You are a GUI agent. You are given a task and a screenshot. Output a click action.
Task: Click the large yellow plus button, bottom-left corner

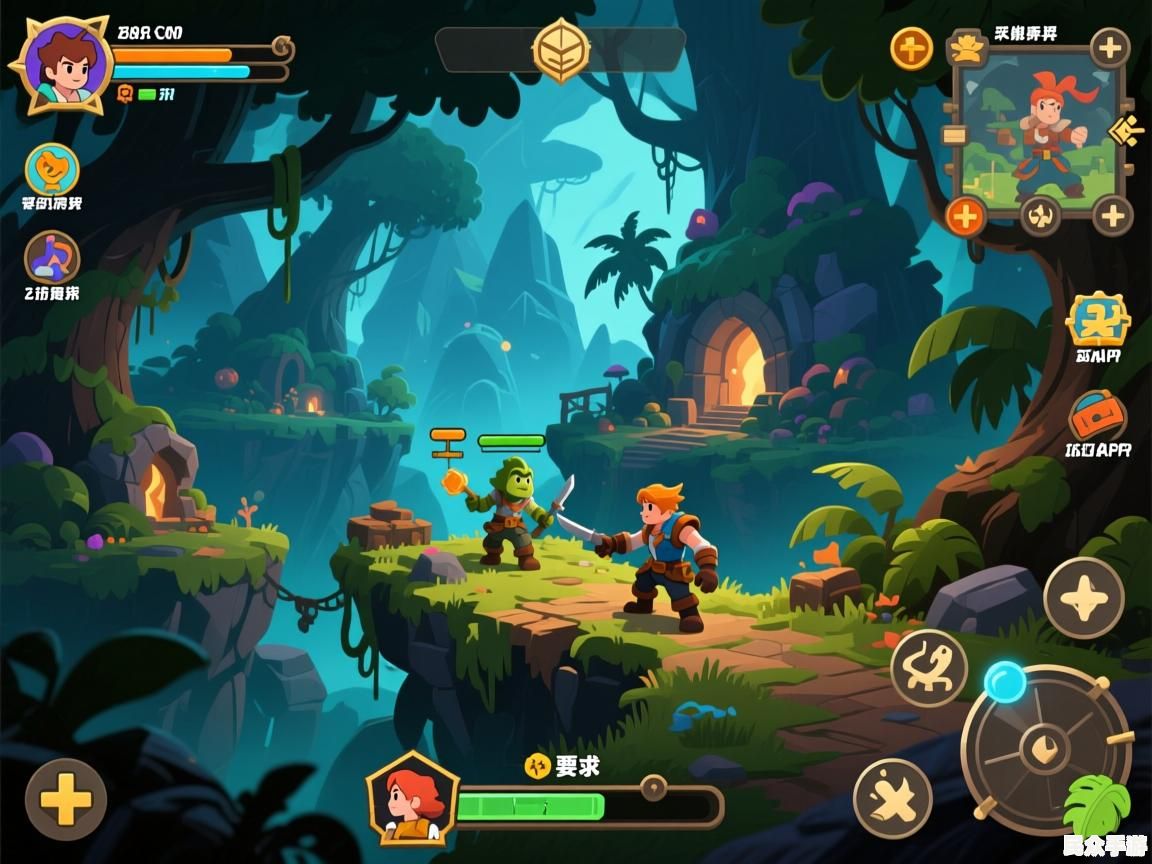[x=66, y=799]
